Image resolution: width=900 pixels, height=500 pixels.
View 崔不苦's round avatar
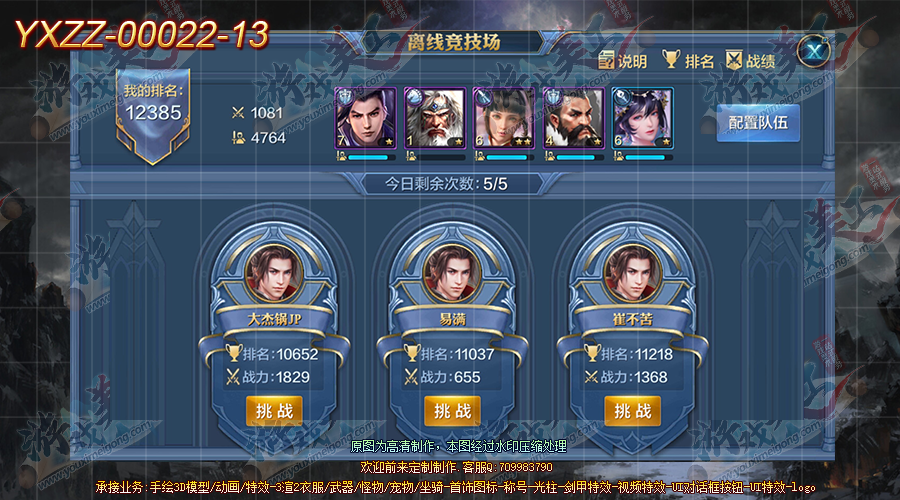632,272
